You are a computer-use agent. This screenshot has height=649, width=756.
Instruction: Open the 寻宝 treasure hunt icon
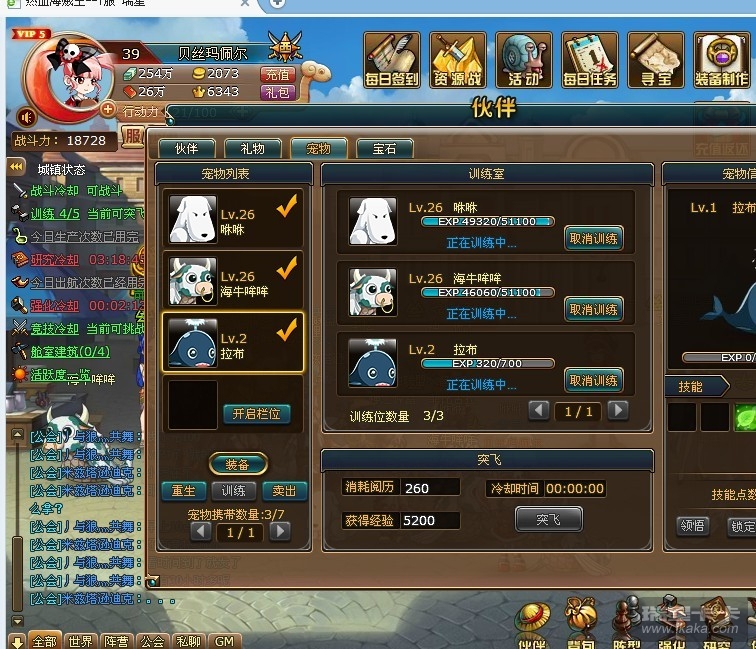(x=656, y=59)
